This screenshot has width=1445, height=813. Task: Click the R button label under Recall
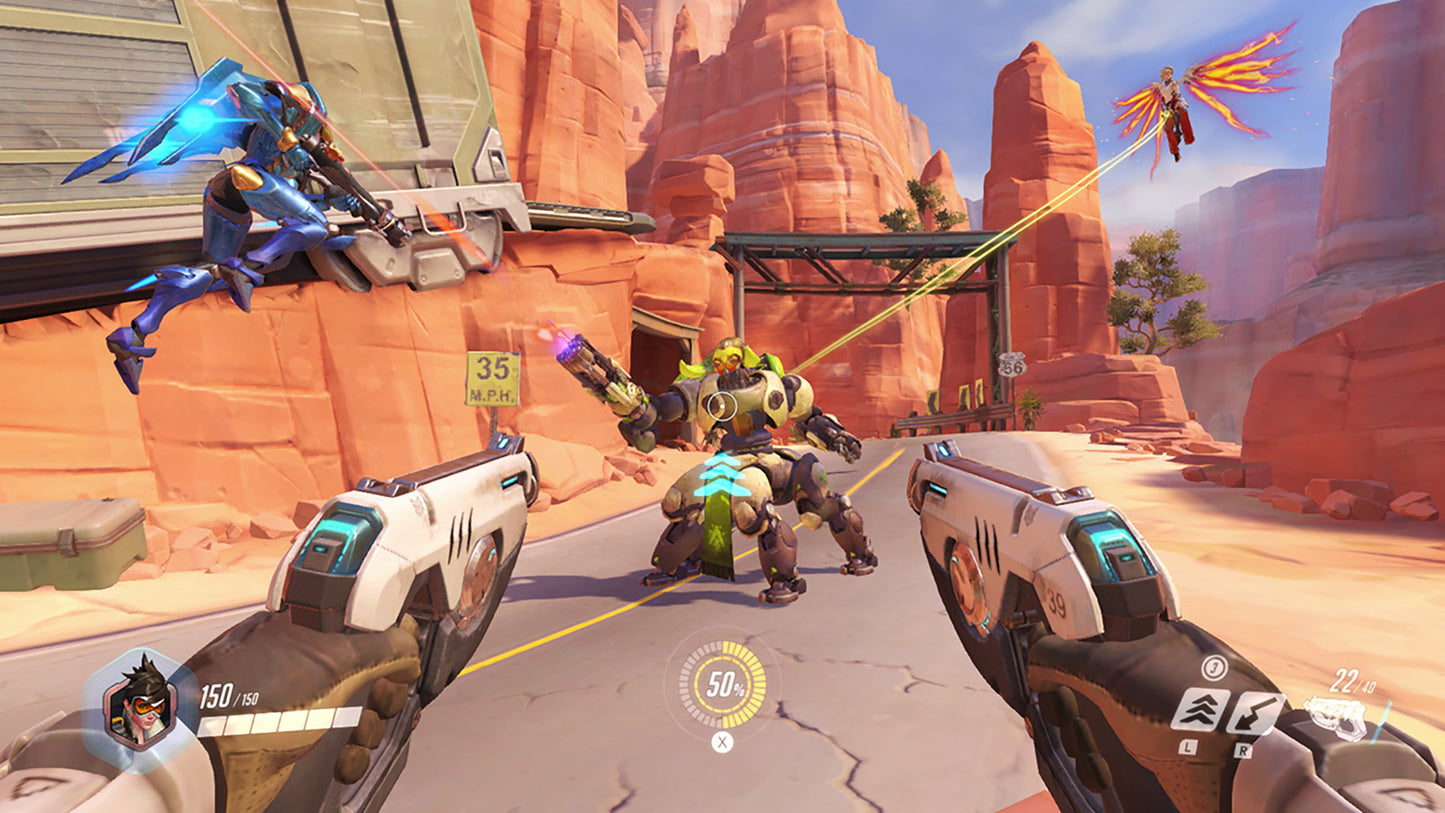pos(1245,748)
